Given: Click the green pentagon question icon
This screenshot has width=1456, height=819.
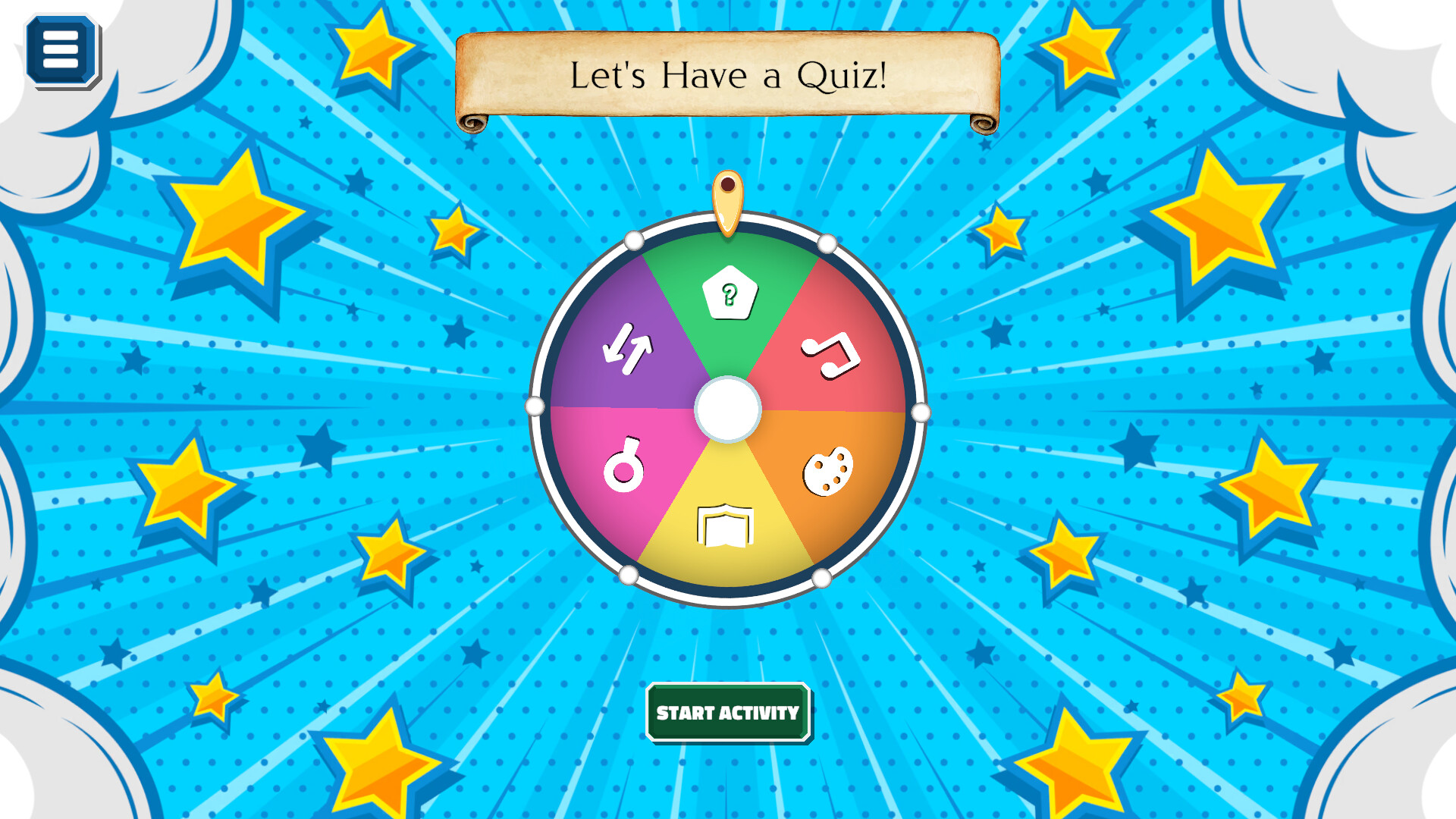Looking at the screenshot, I should 729,293.
